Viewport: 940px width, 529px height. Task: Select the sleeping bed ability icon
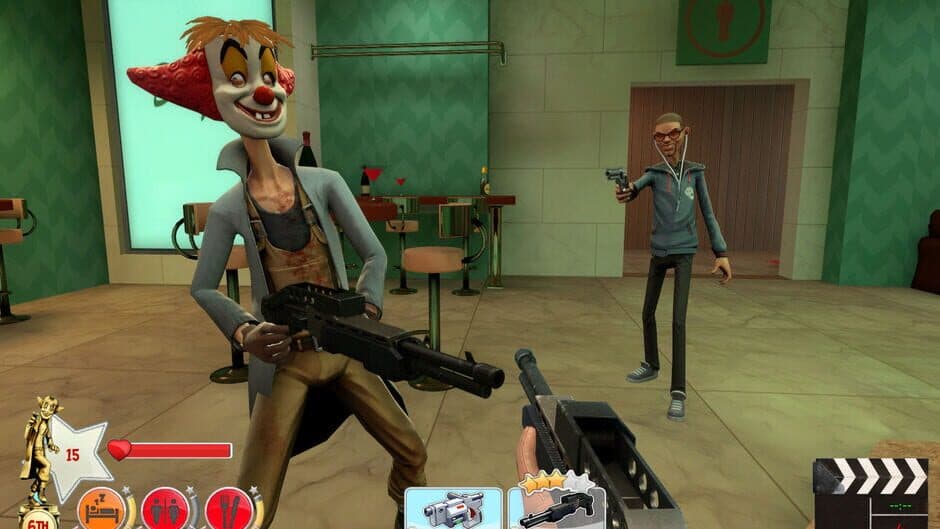(100, 509)
